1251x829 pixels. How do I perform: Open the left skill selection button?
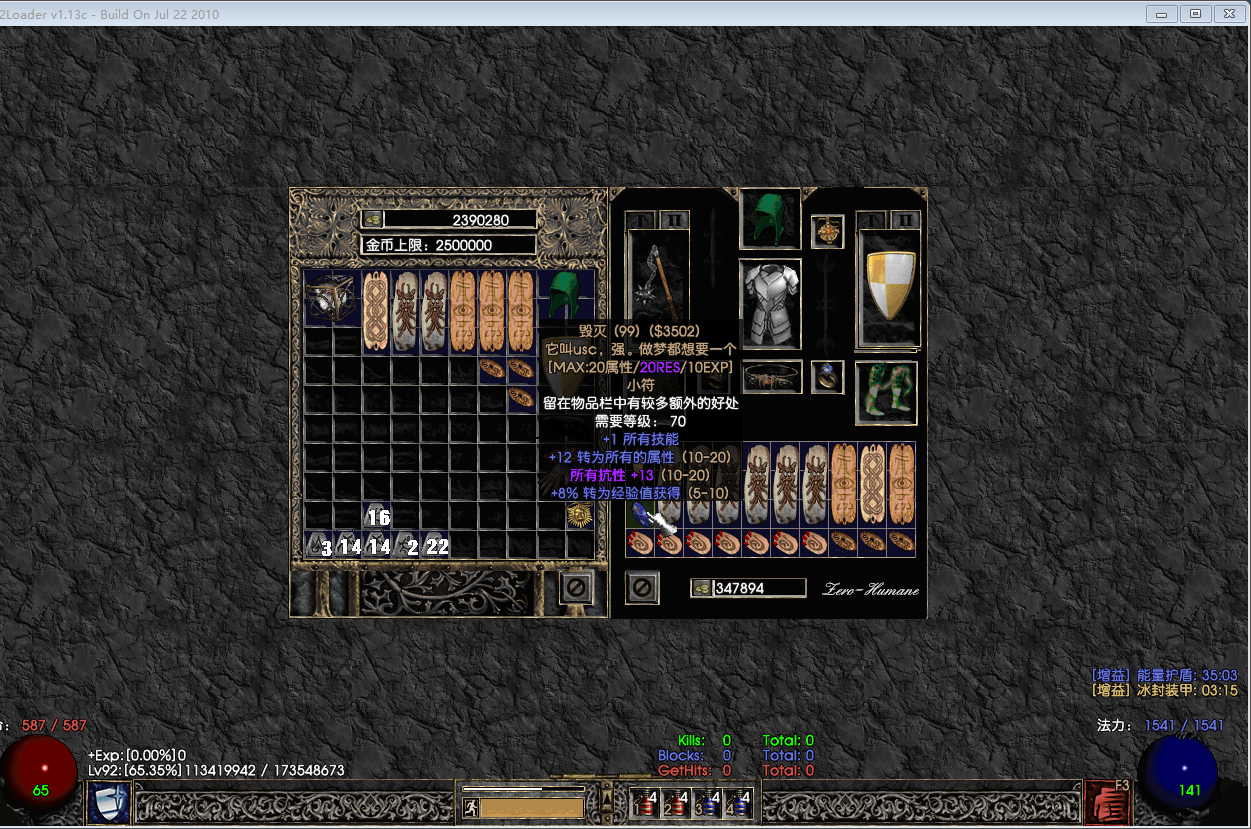(x=108, y=802)
